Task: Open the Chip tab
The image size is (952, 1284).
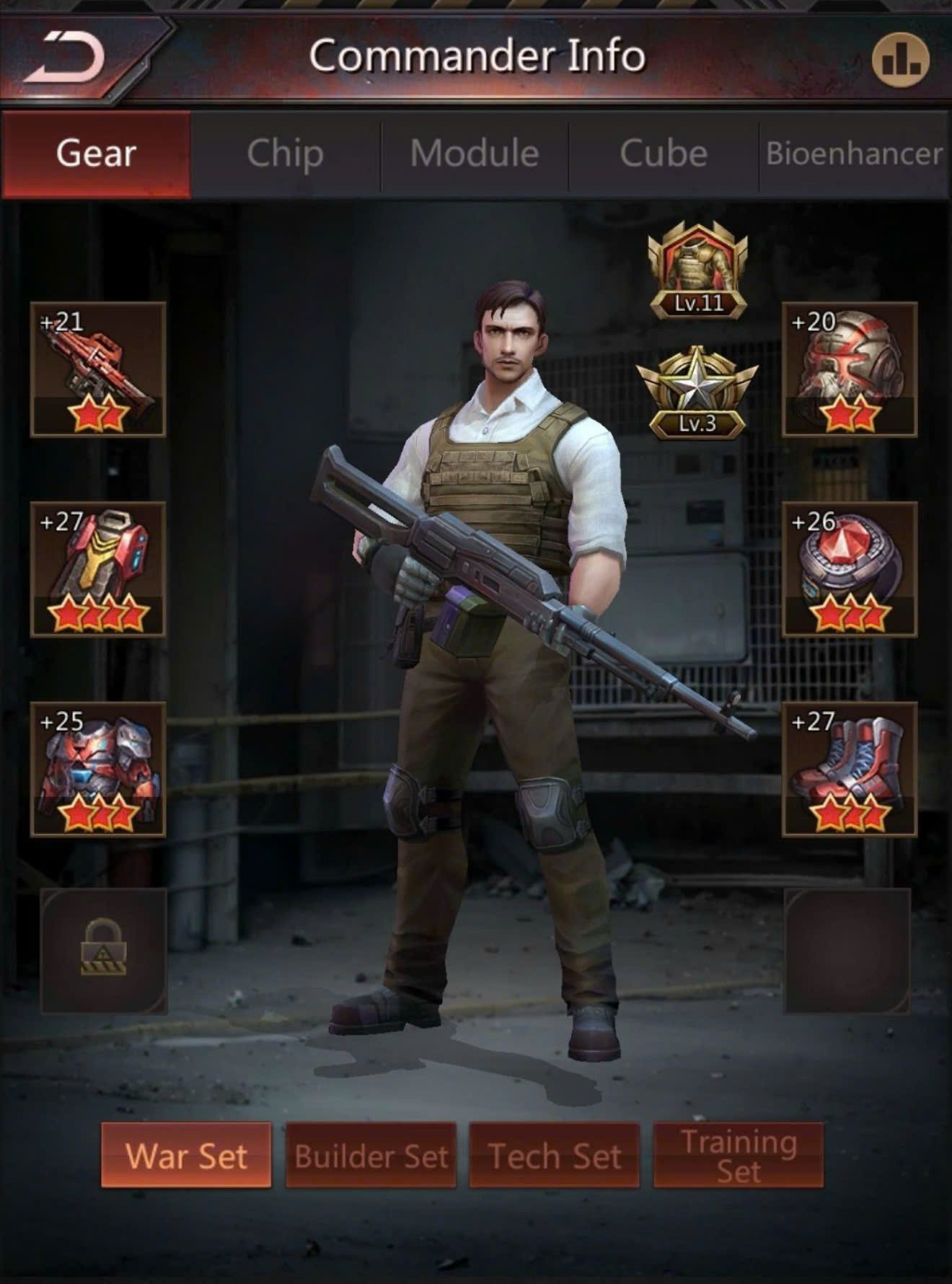Action: (x=286, y=154)
